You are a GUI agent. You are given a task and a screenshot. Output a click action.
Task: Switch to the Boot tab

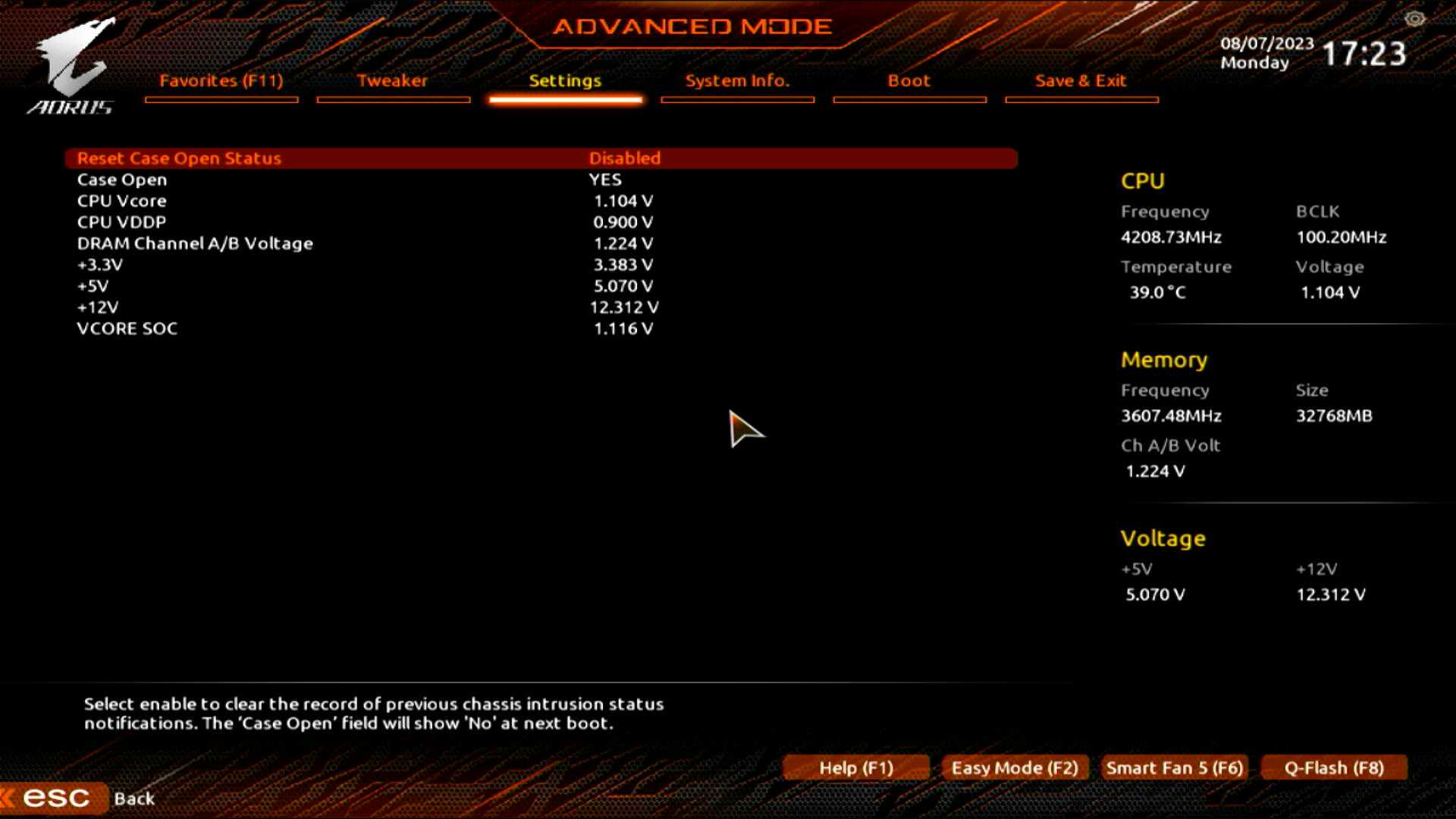pos(908,81)
